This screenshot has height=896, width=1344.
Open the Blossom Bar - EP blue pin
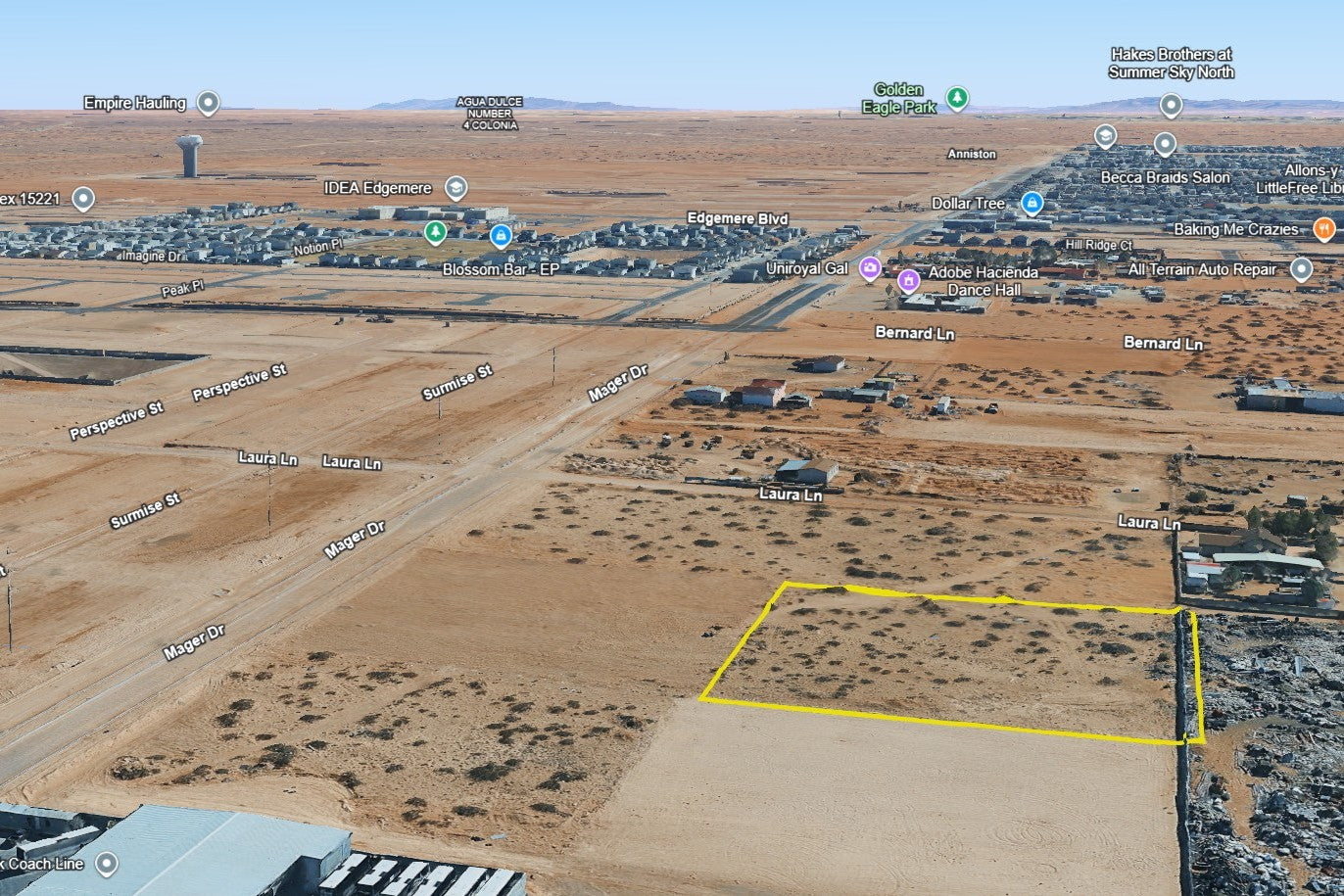click(501, 235)
